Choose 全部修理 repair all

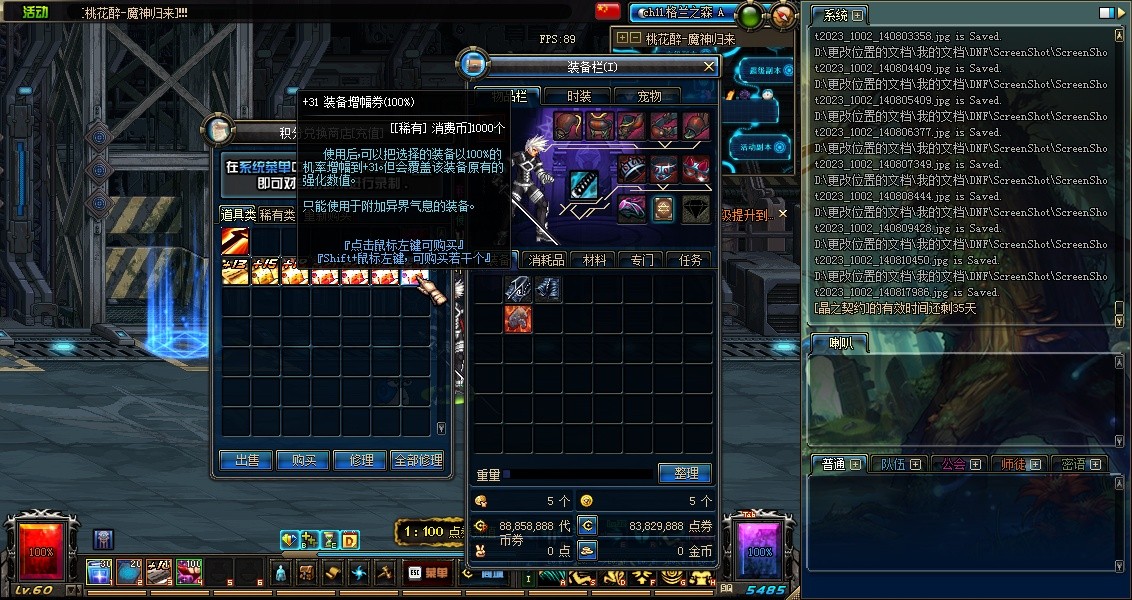417,460
